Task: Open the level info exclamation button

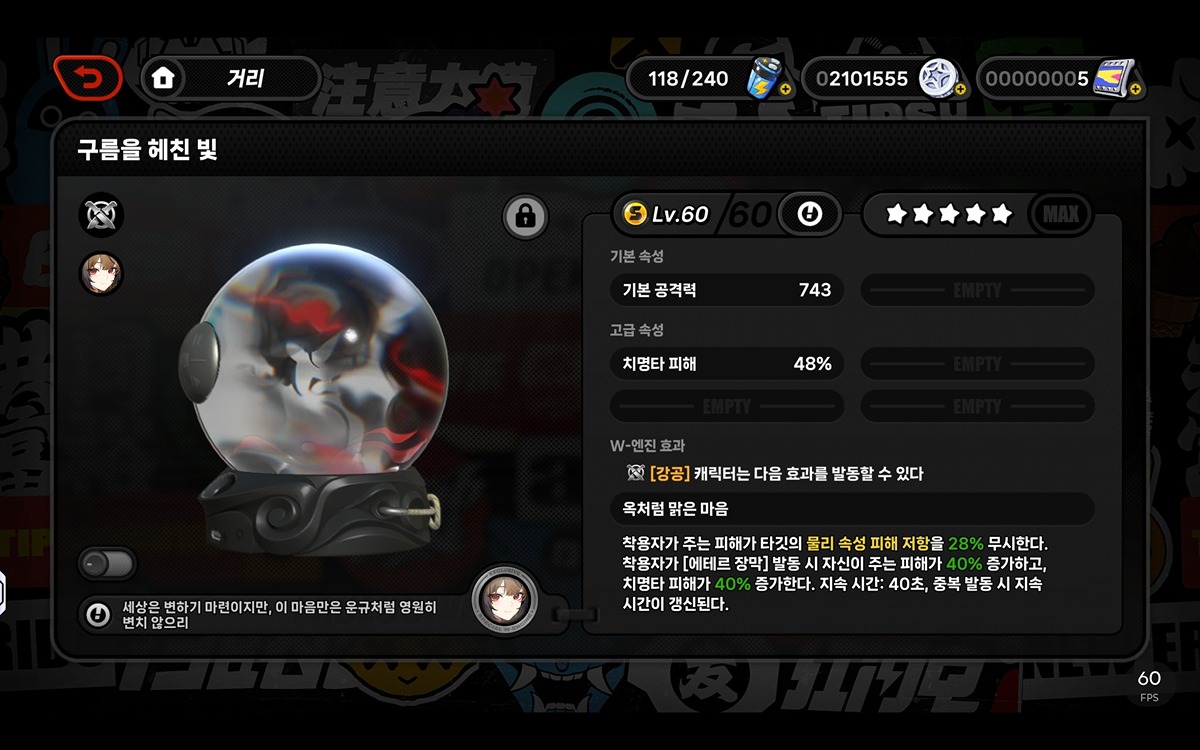Action: pos(809,214)
